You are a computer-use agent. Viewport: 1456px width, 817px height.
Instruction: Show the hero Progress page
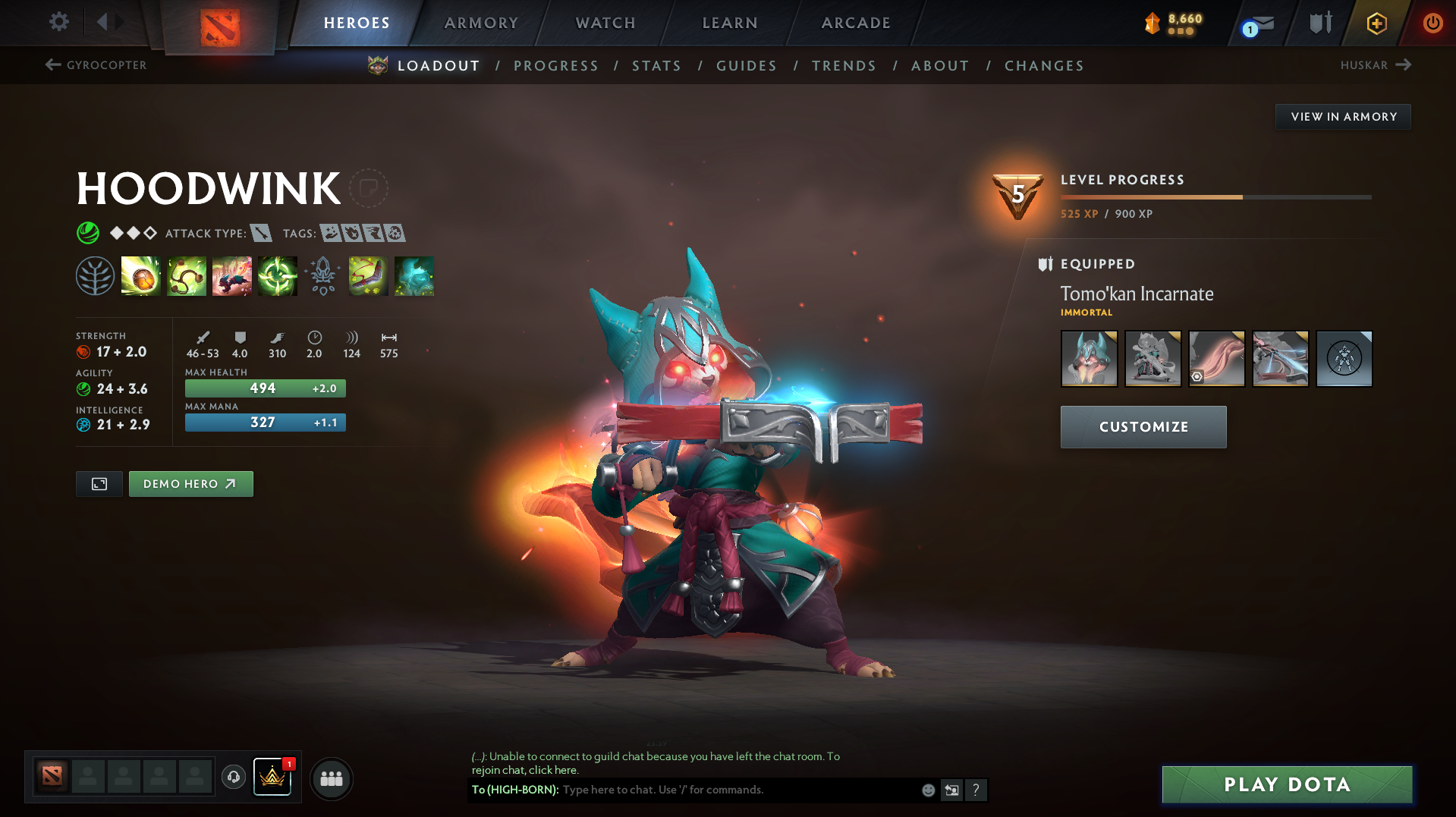556,66
